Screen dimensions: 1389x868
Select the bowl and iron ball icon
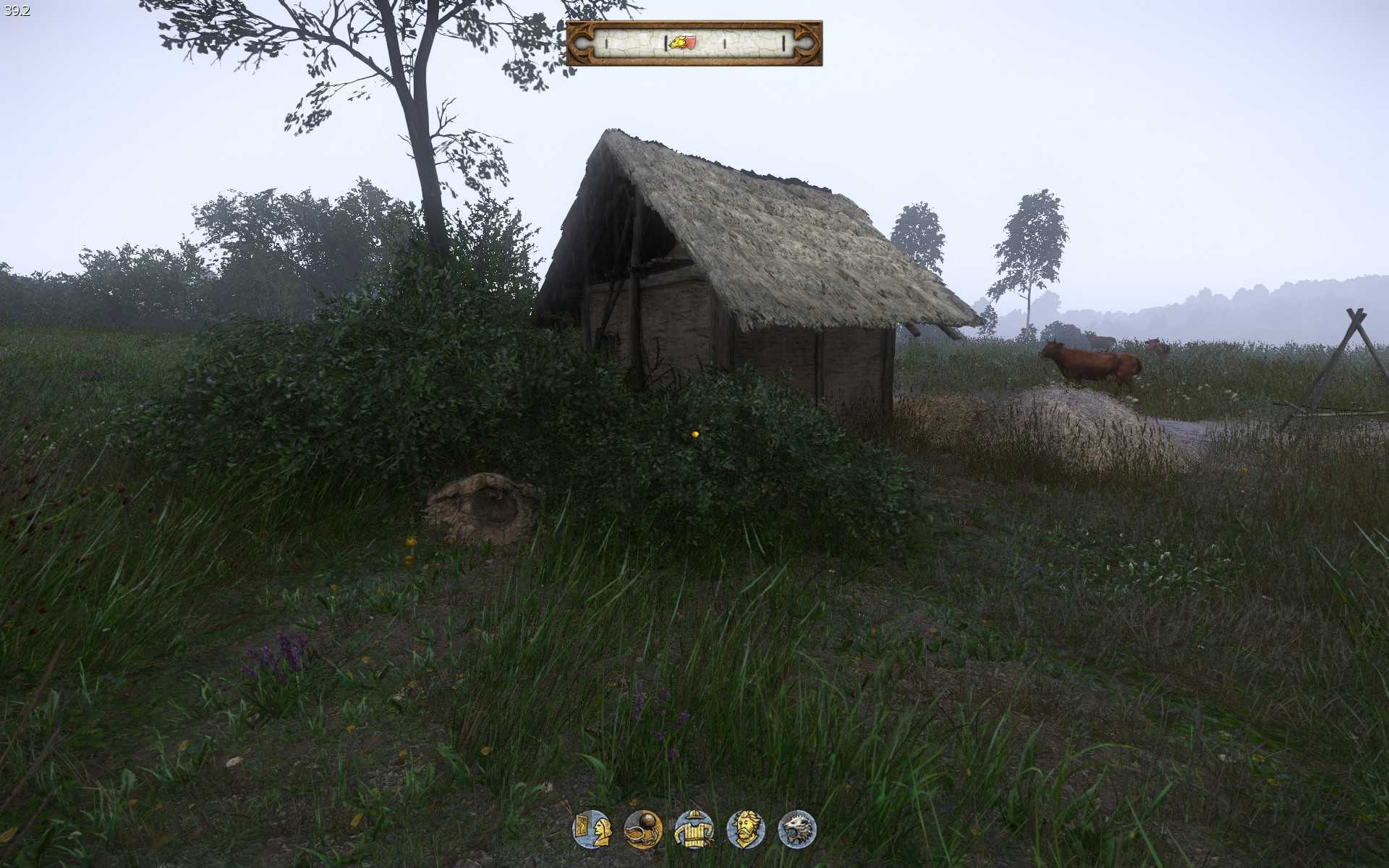[x=642, y=829]
